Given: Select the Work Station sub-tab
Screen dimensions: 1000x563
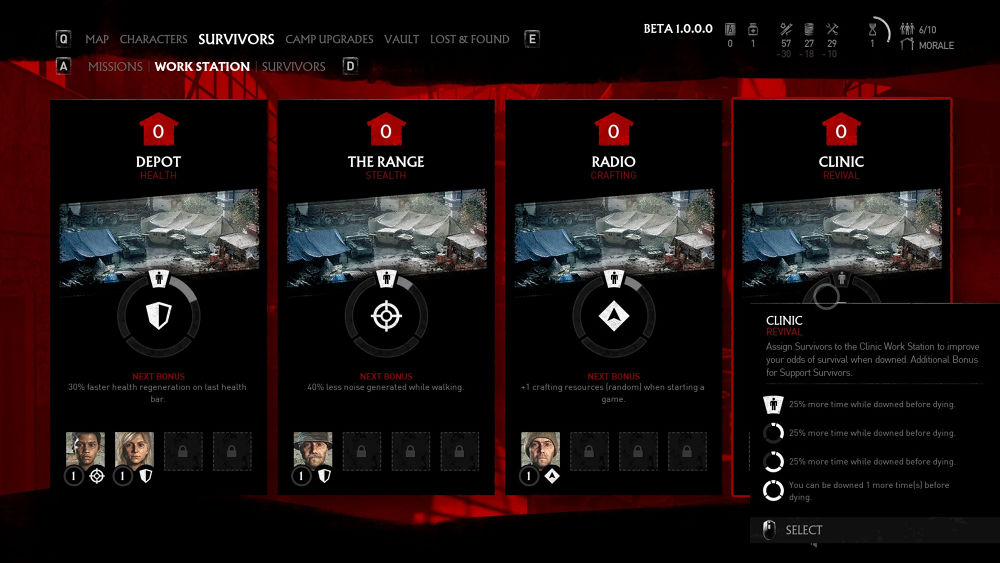Looking at the screenshot, I should click(202, 66).
